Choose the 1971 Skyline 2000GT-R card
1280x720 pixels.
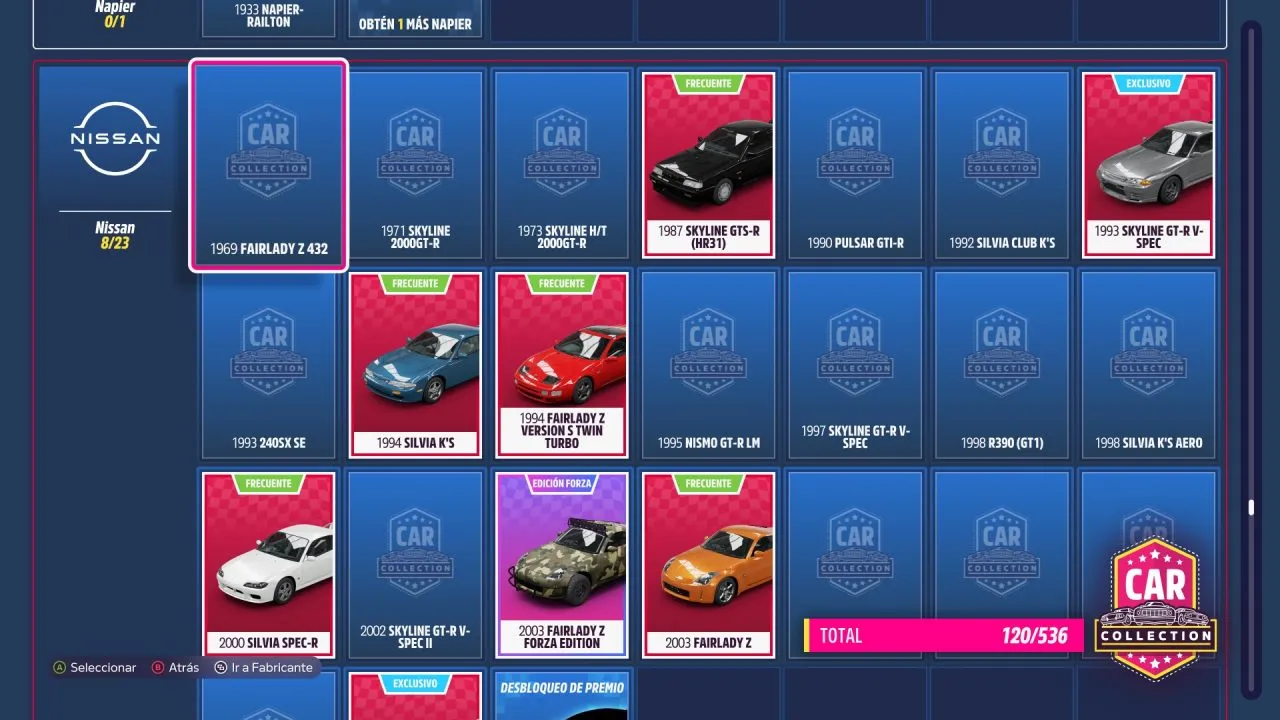click(x=415, y=165)
